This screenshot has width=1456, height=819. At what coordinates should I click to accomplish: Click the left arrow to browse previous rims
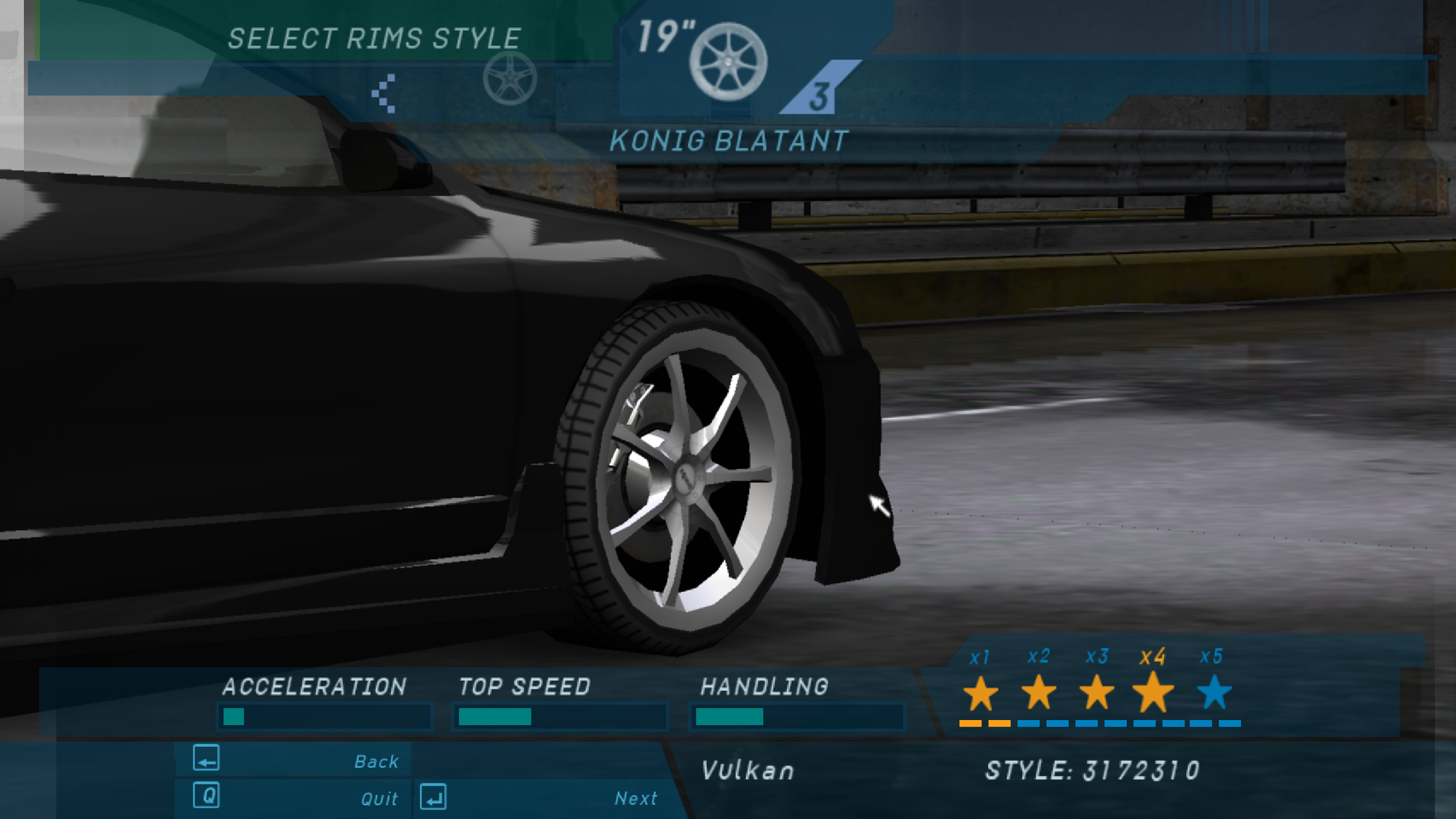pyautogui.click(x=384, y=93)
